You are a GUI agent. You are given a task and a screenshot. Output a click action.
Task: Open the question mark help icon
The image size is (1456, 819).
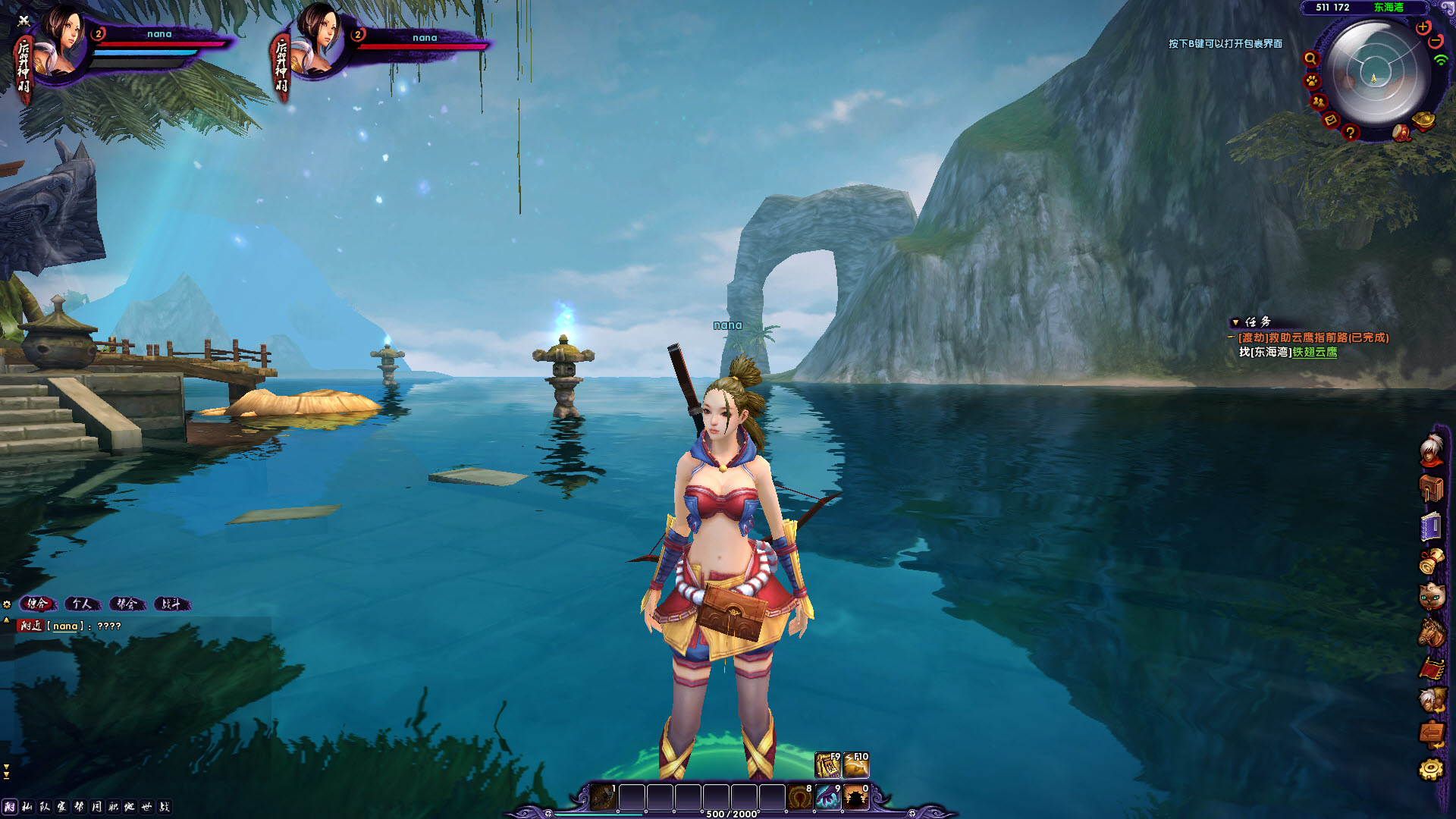coord(1350,133)
